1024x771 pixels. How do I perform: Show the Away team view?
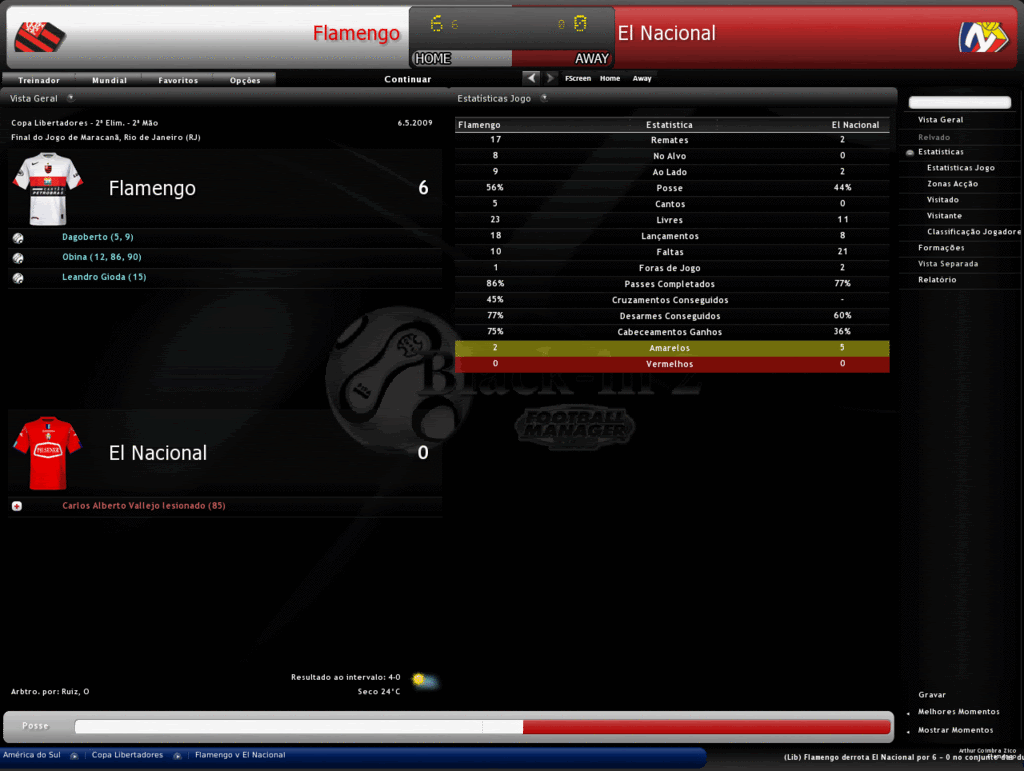click(642, 78)
